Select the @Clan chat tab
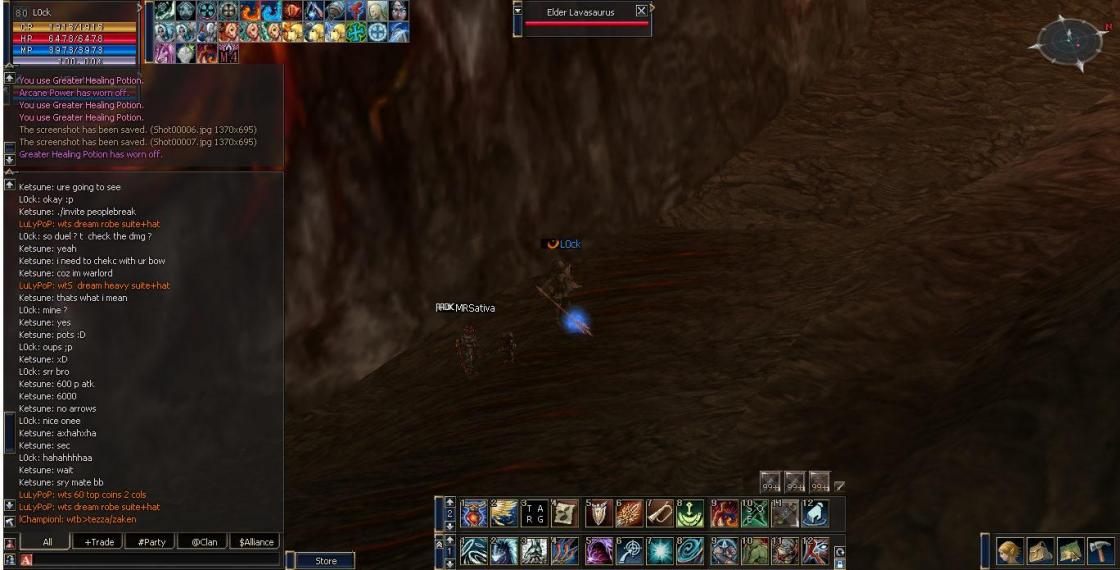Image resolution: width=1120 pixels, height=570 pixels. tap(203, 542)
